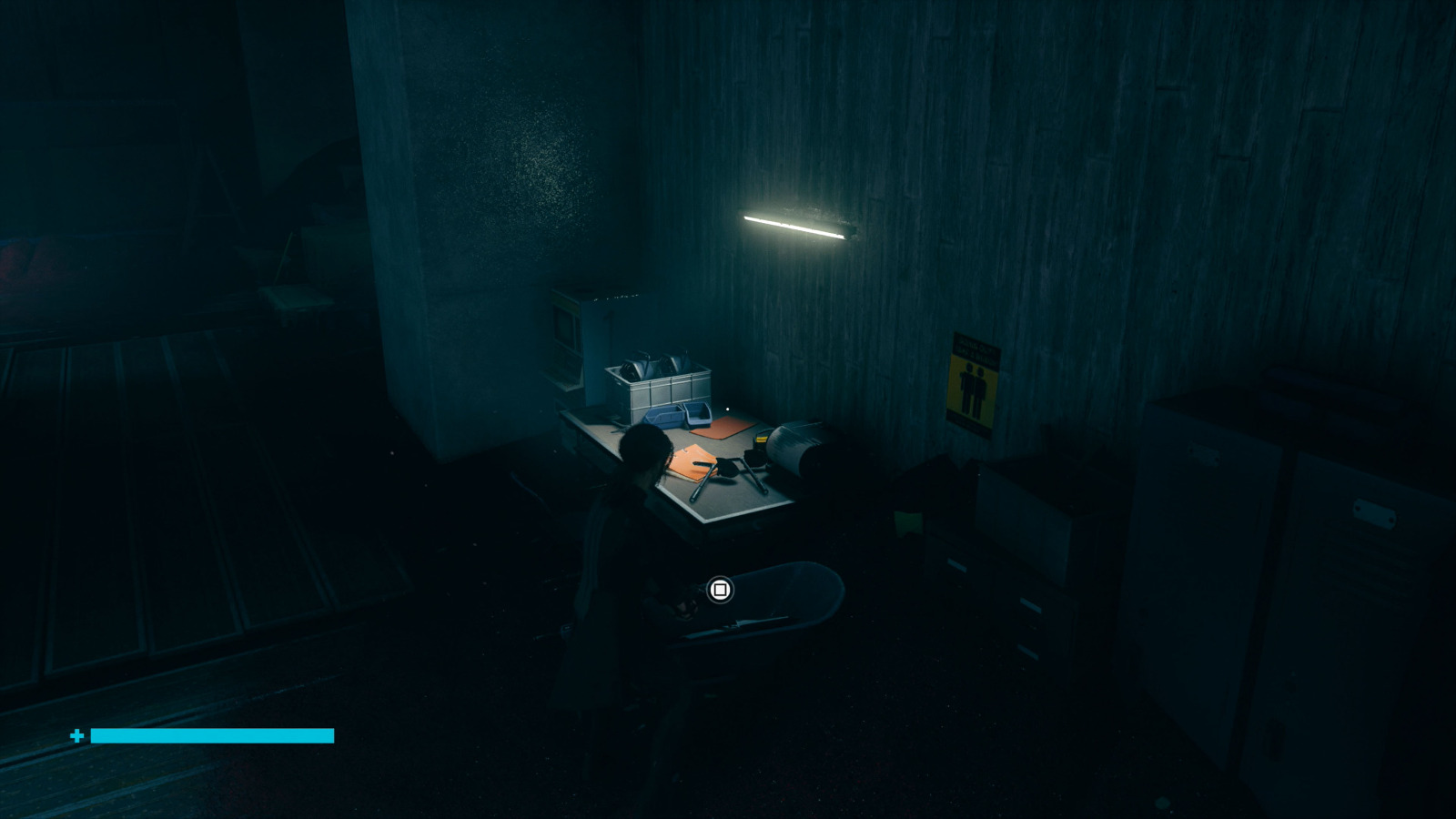Open the orange folder on the desk
Image resolution: width=1456 pixels, height=819 pixels.
[x=690, y=462]
